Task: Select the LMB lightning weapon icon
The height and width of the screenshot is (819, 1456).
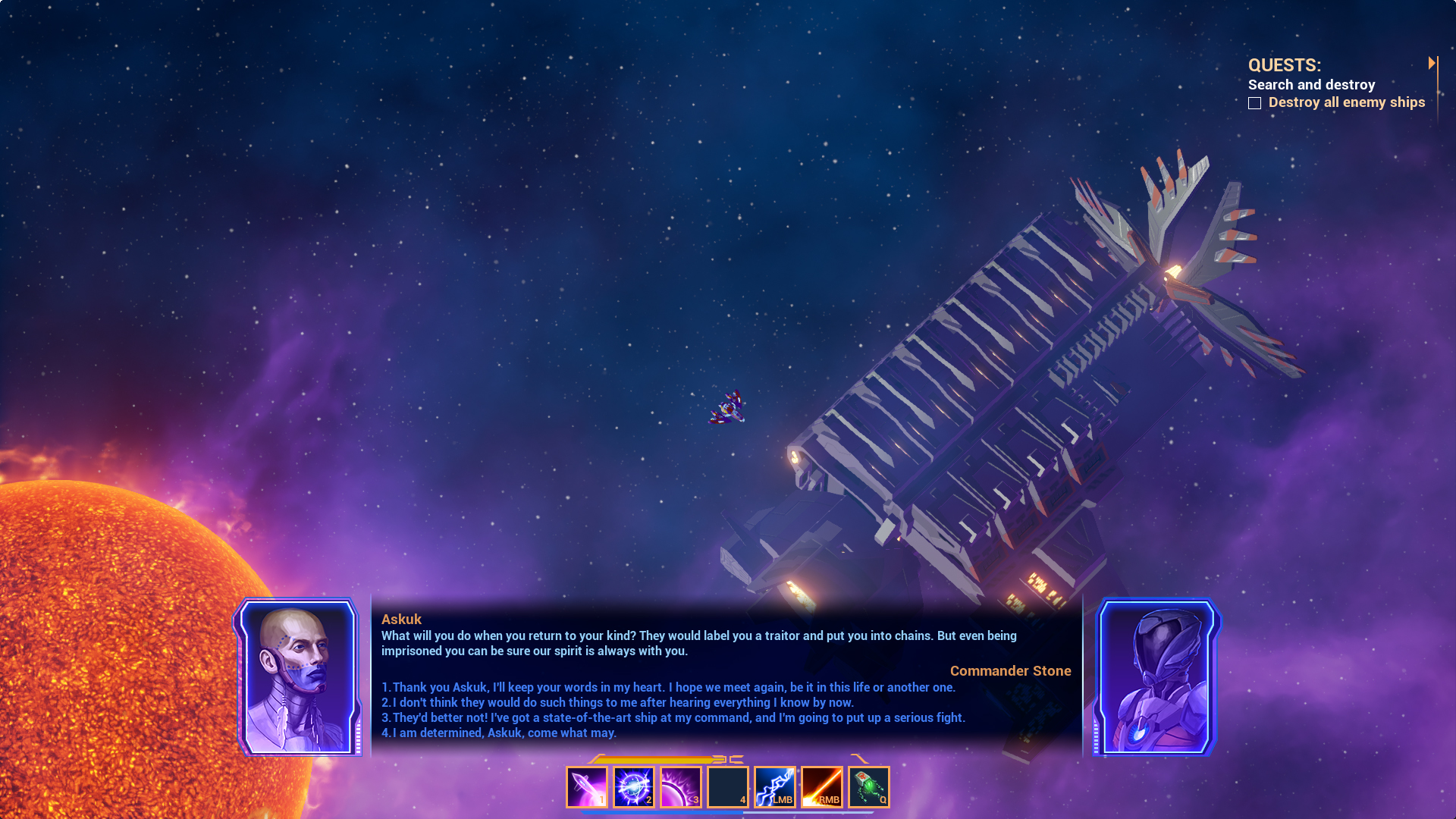Action: pos(774,786)
